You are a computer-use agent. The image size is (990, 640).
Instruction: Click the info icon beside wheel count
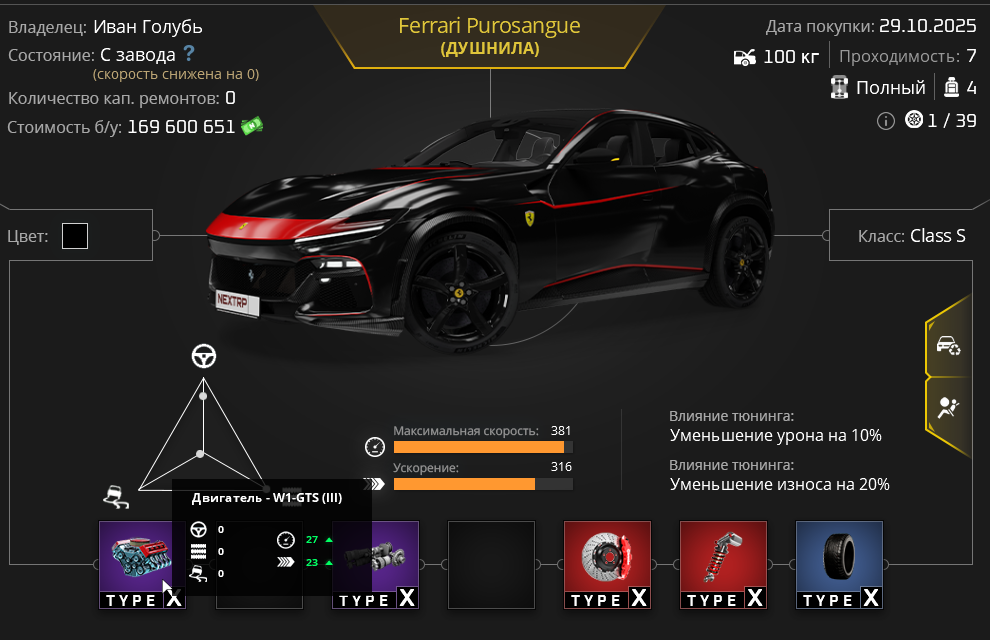(x=885, y=120)
